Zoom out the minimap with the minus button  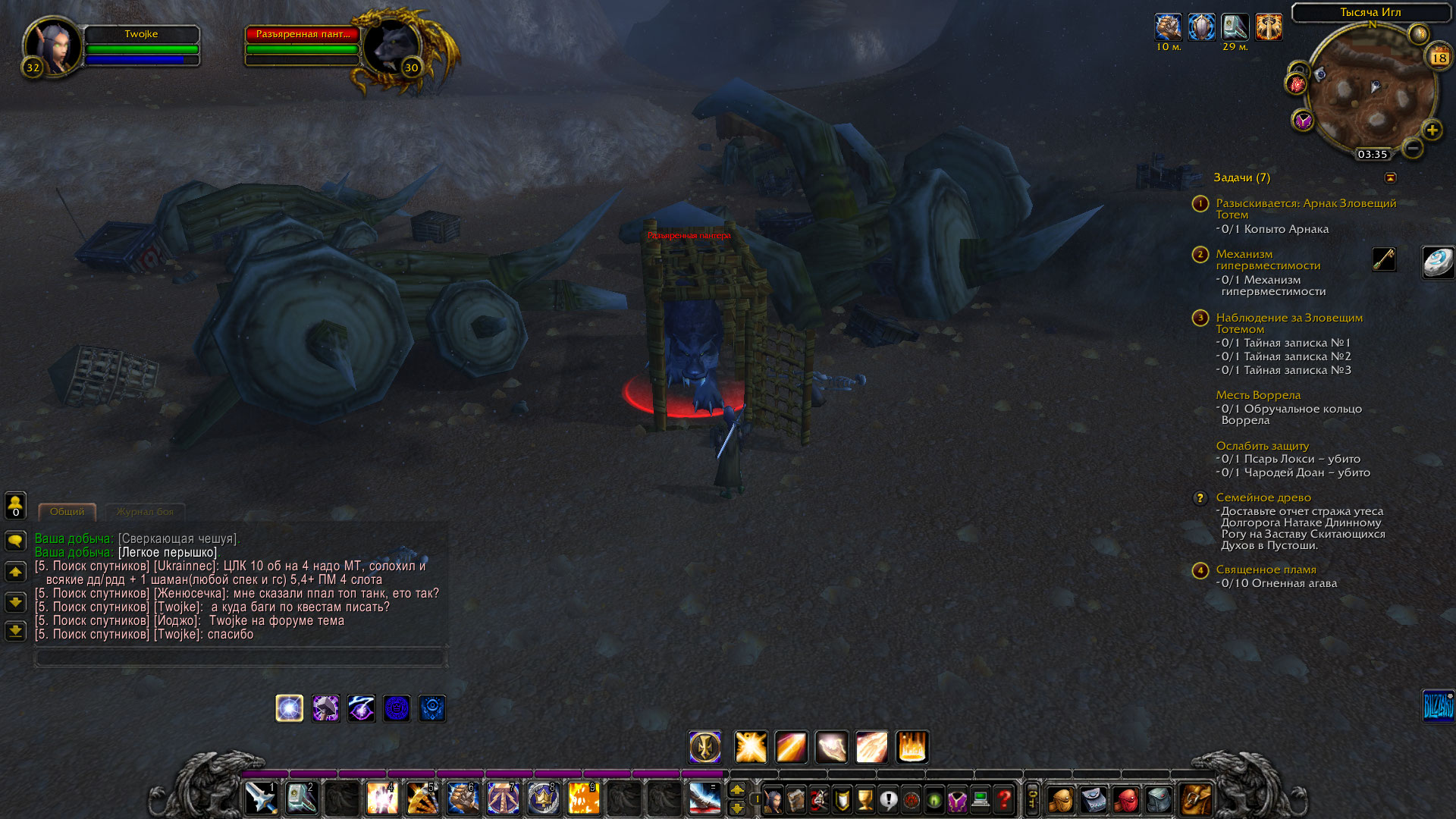(1412, 149)
